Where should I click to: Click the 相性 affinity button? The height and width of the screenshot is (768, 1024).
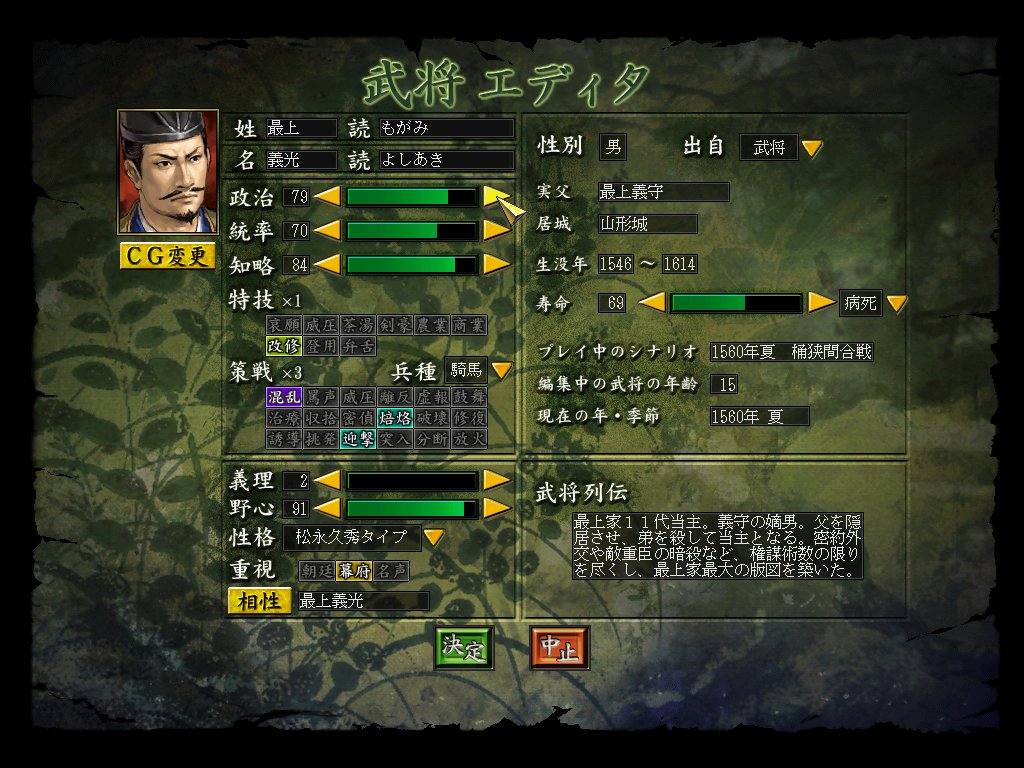(259, 601)
